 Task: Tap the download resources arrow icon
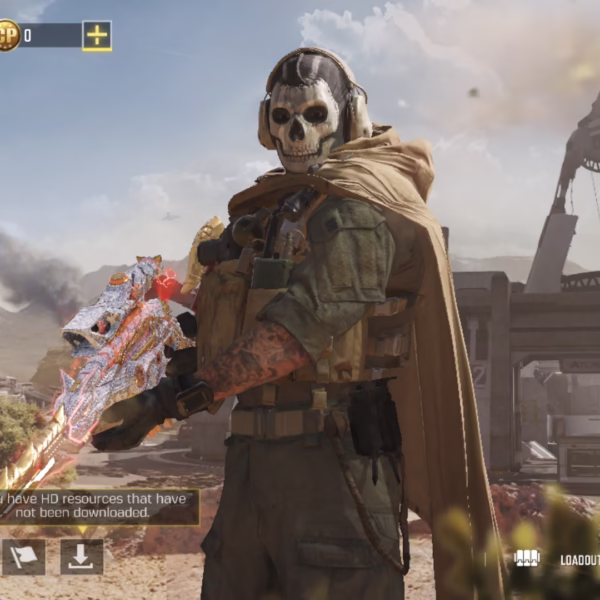(82, 557)
